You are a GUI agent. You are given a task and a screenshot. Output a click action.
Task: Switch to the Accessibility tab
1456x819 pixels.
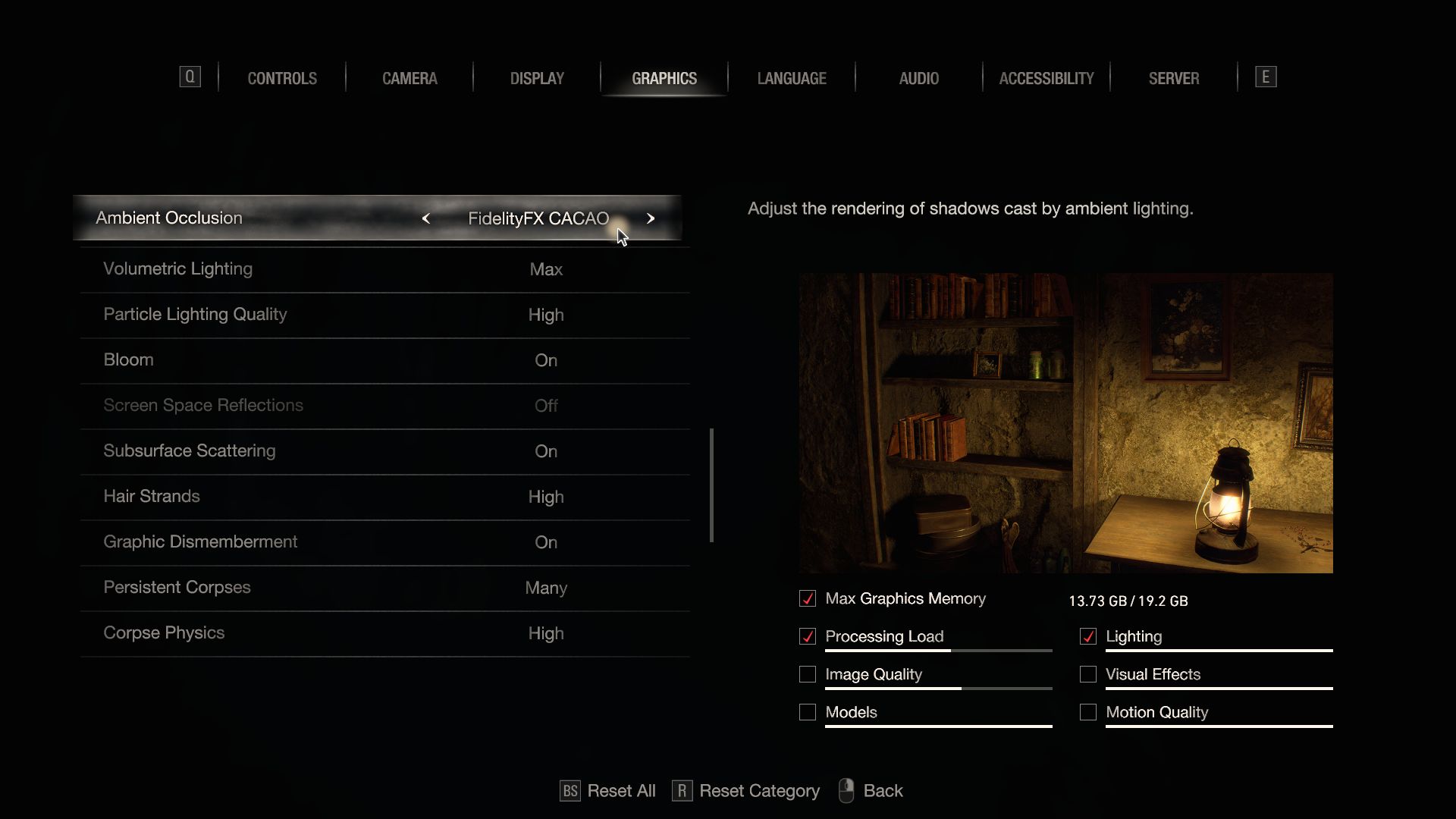click(1046, 78)
